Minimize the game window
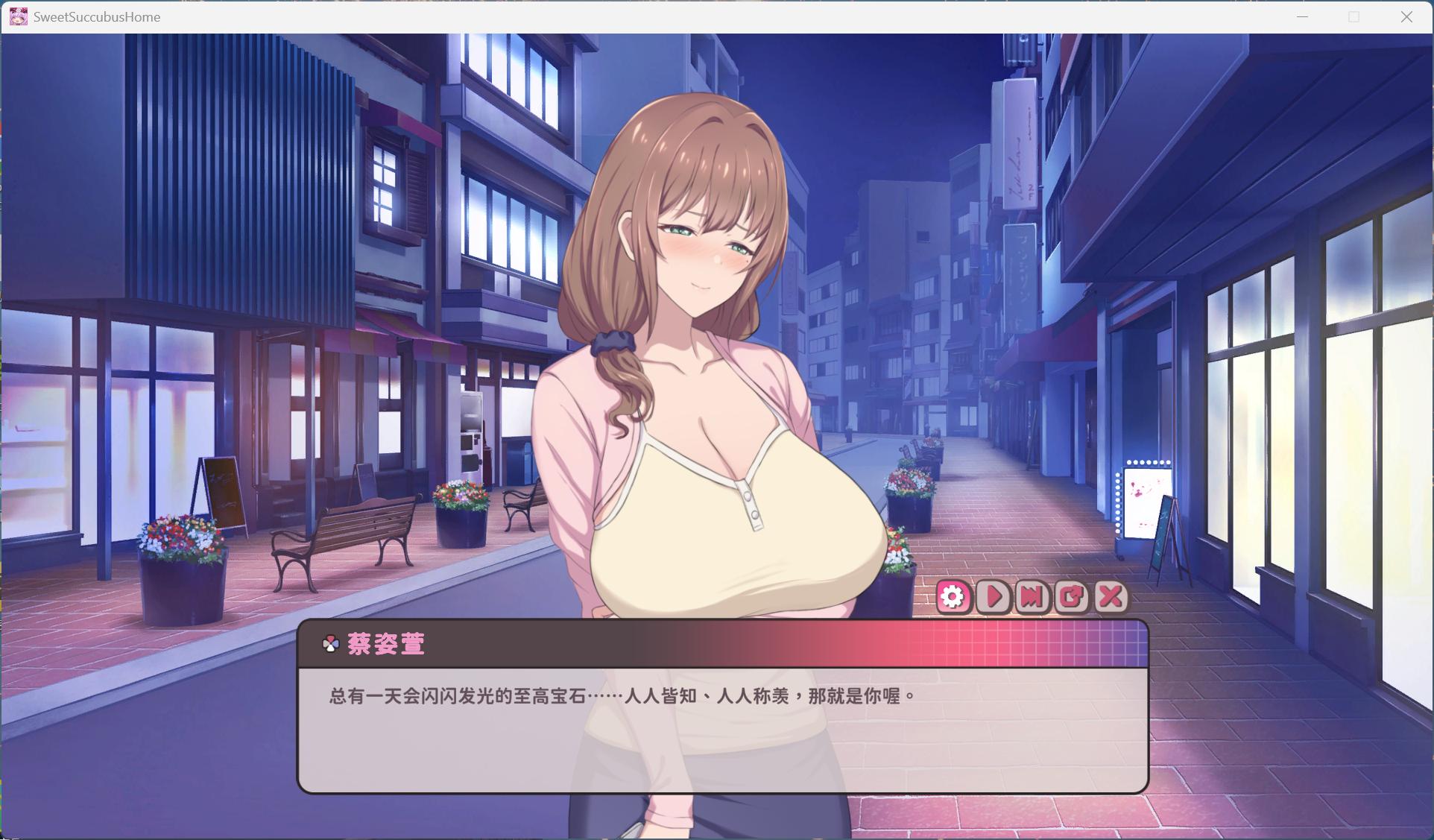Screen dimensions: 1434x840 click(1302, 16)
